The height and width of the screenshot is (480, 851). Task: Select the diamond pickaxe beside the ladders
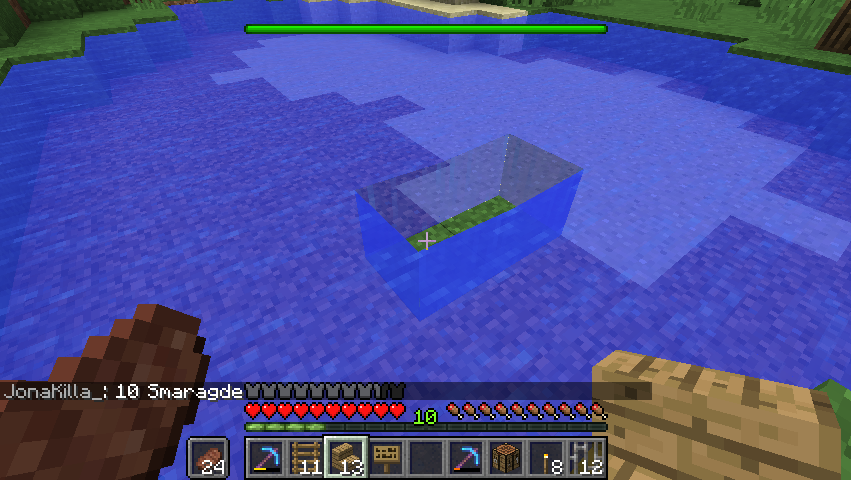click(x=265, y=458)
